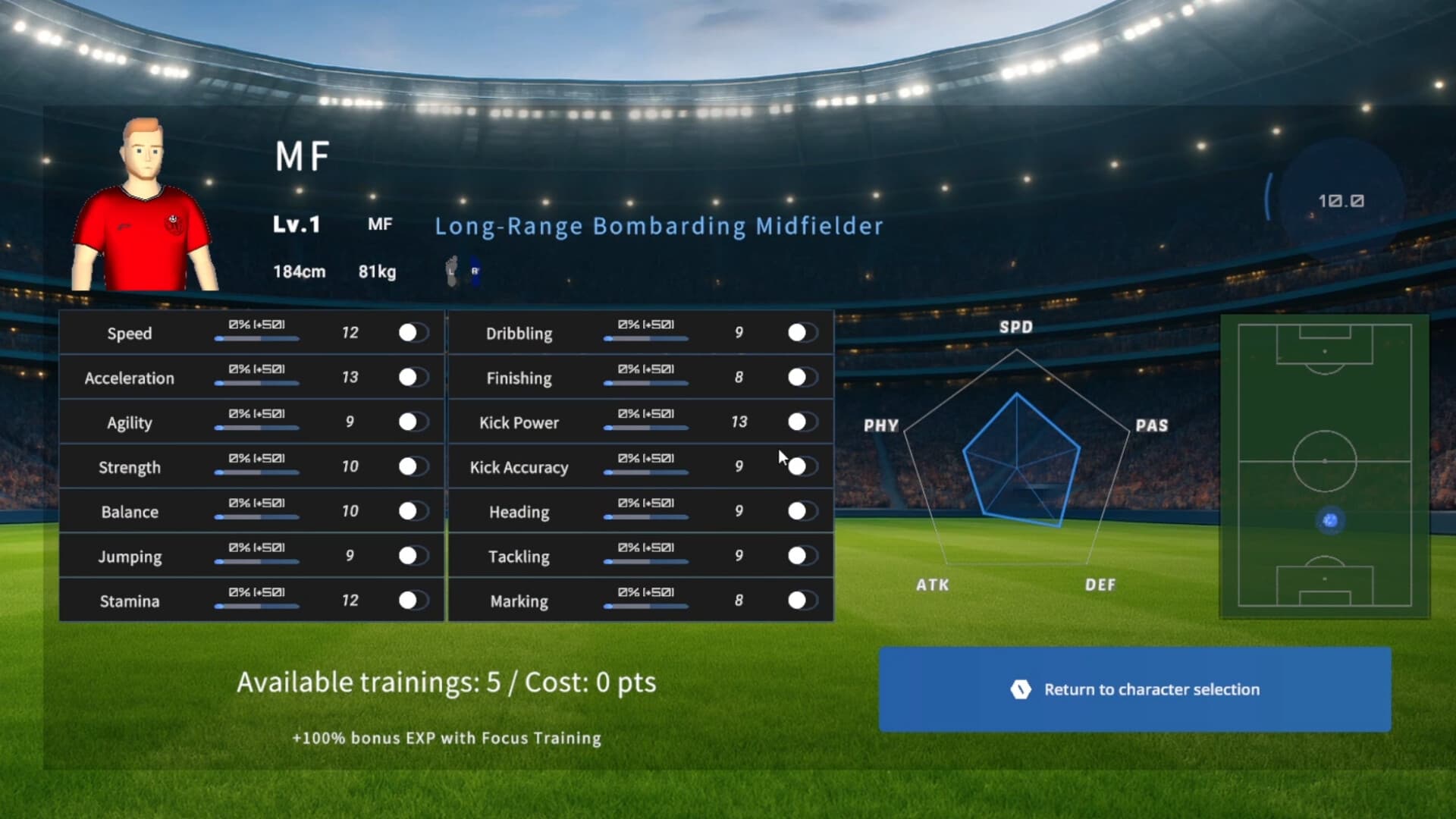Toggle the Stamina training switch
1456x819 pixels.
coord(413,601)
